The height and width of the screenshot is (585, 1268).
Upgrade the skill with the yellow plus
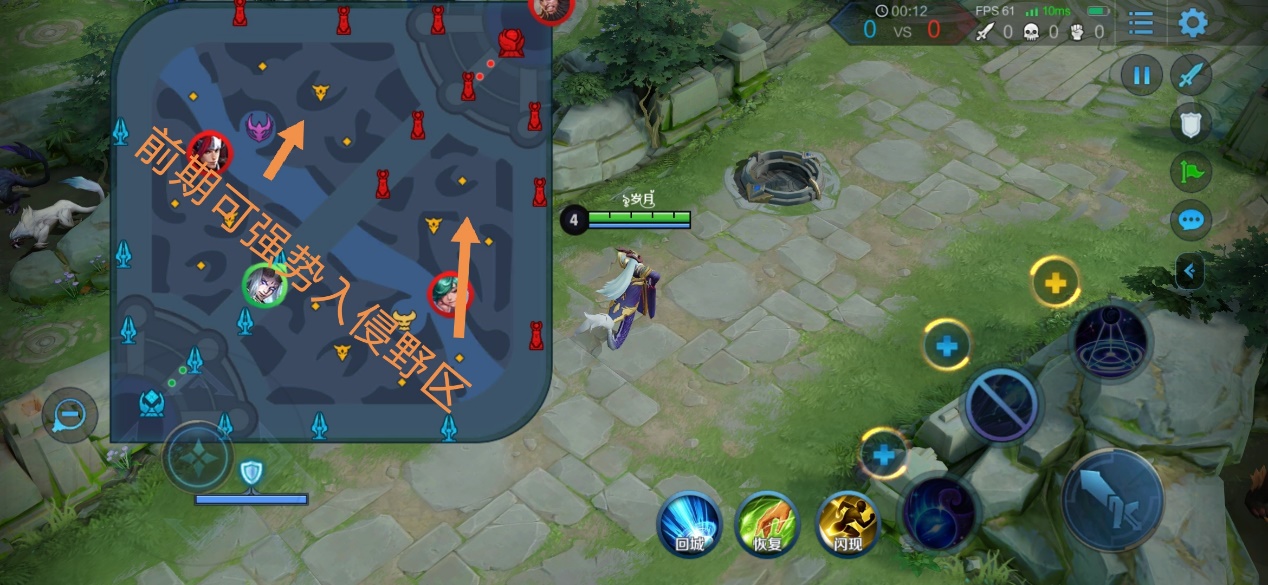pos(1054,283)
